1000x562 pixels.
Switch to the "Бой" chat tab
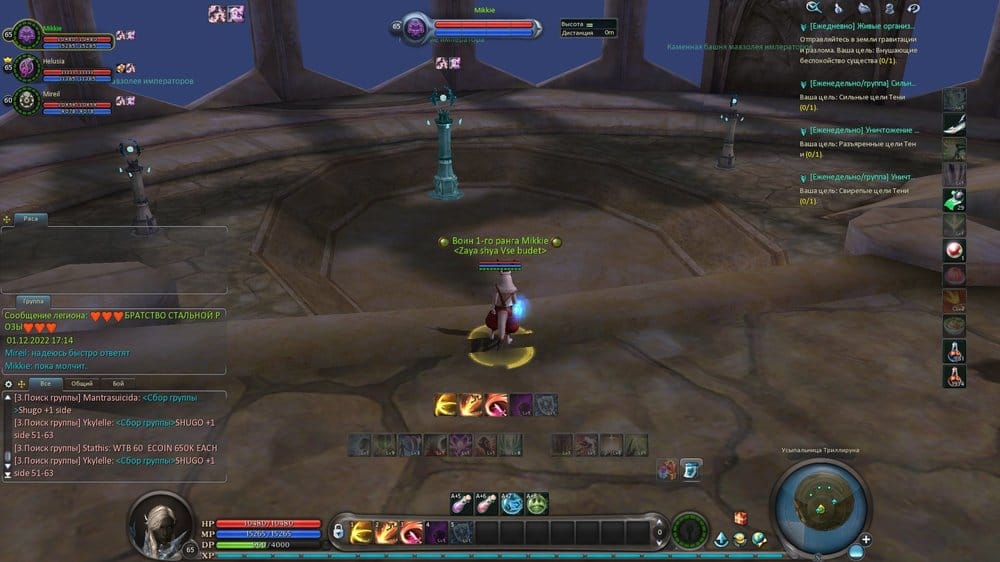(x=117, y=383)
